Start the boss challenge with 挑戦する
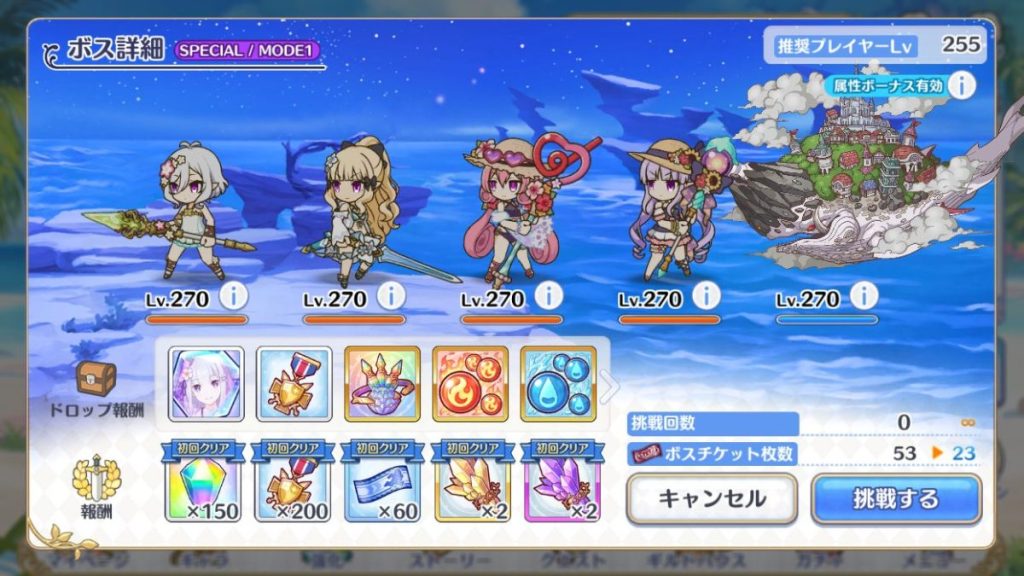Viewport: 1024px width, 576px height. [x=896, y=498]
